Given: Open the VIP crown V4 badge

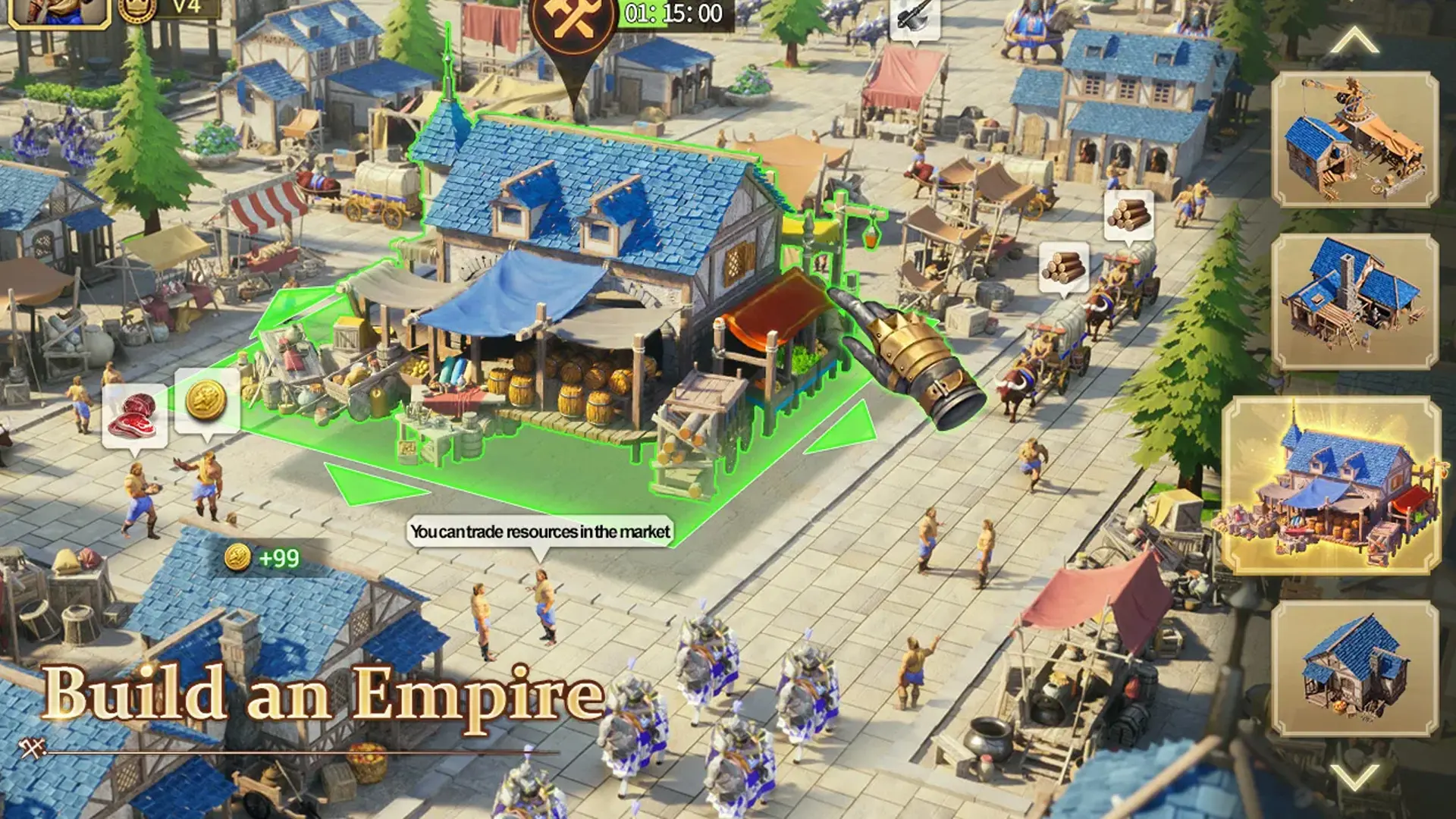Looking at the screenshot, I should 163,9.
